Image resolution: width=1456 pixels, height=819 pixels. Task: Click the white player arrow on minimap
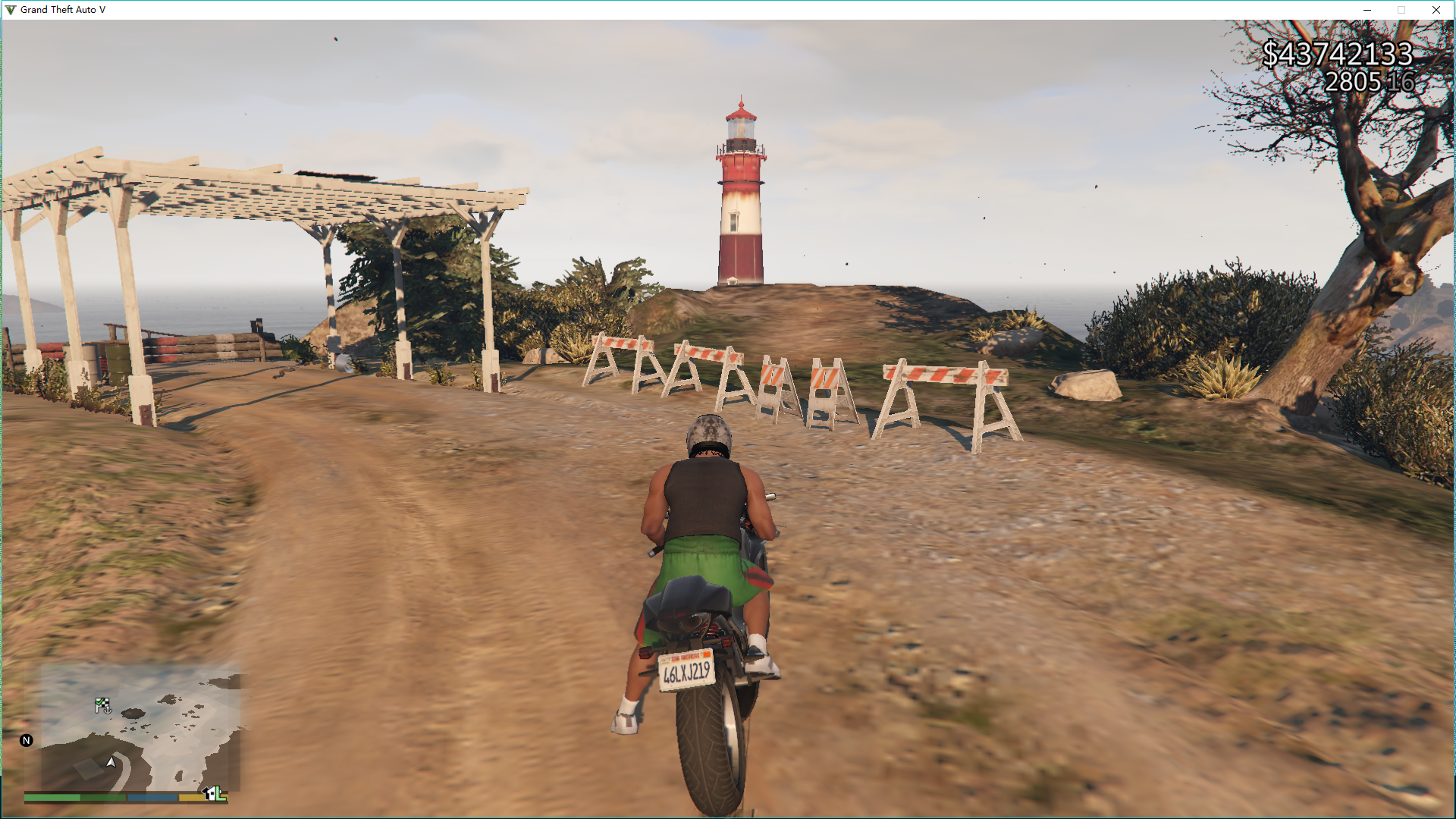click(x=111, y=761)
